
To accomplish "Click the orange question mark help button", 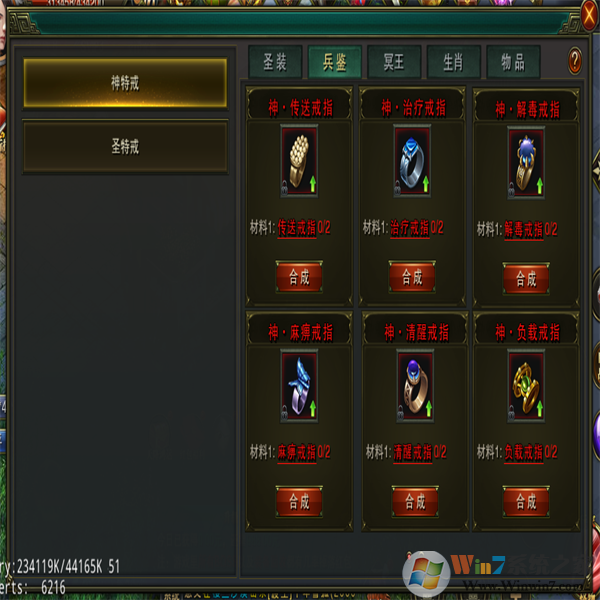I will point(575,62).
